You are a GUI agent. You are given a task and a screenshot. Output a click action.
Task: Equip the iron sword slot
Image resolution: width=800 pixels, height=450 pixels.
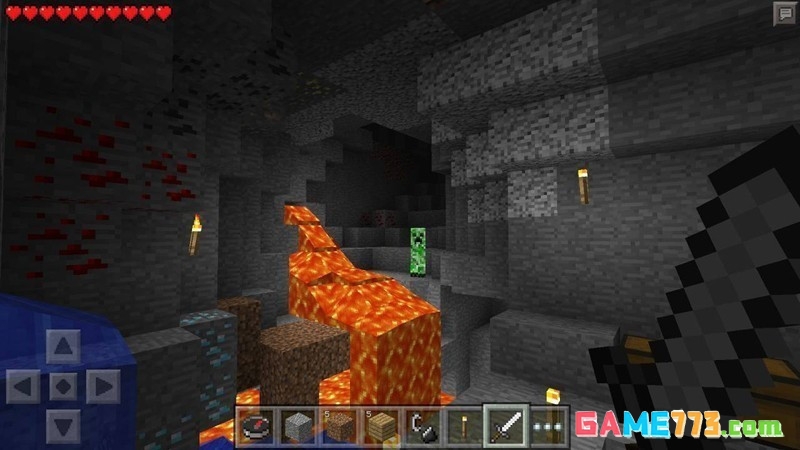click(504, 427)
